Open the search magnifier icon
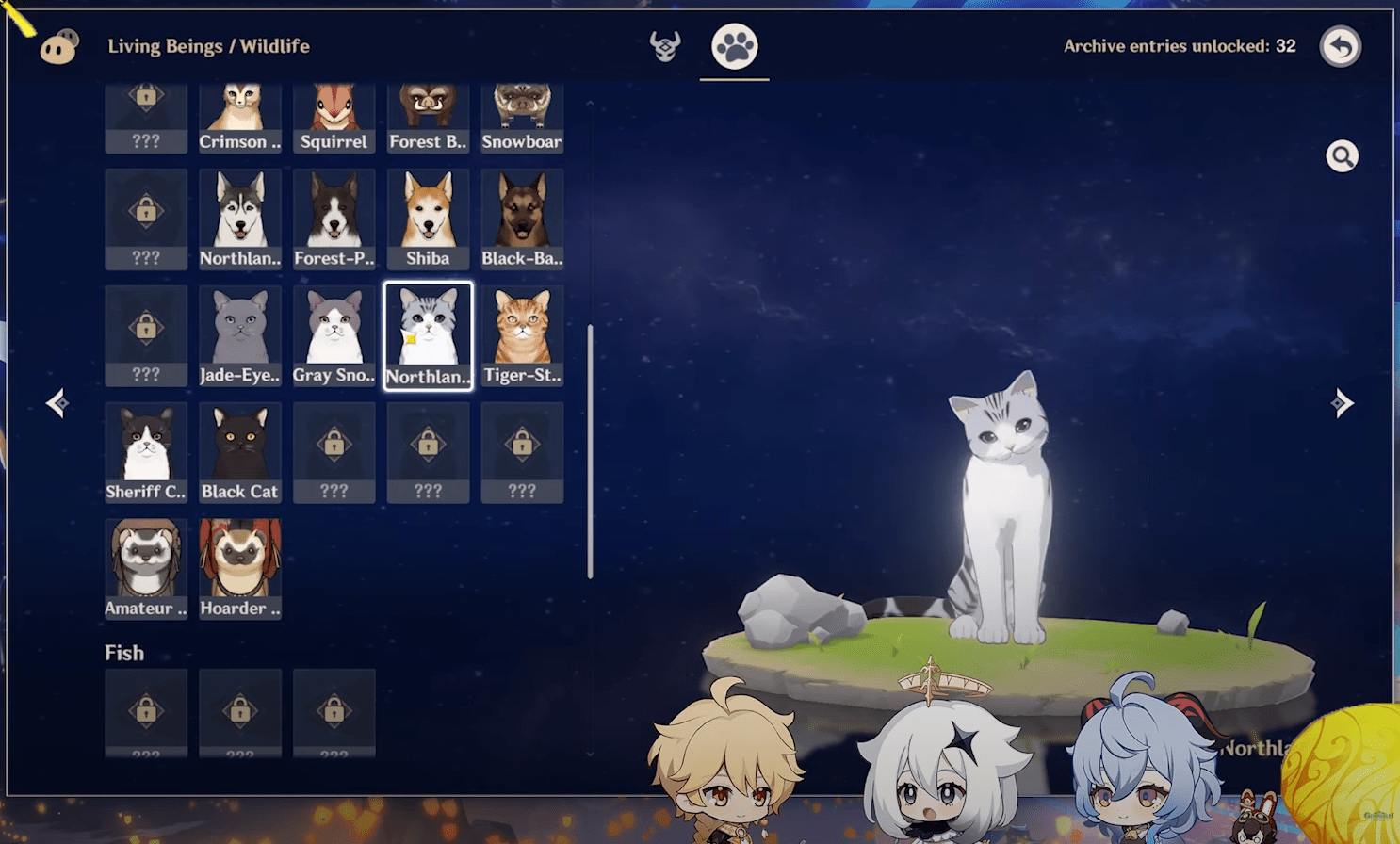The image size is (1400, 844). pos(1342,155)
